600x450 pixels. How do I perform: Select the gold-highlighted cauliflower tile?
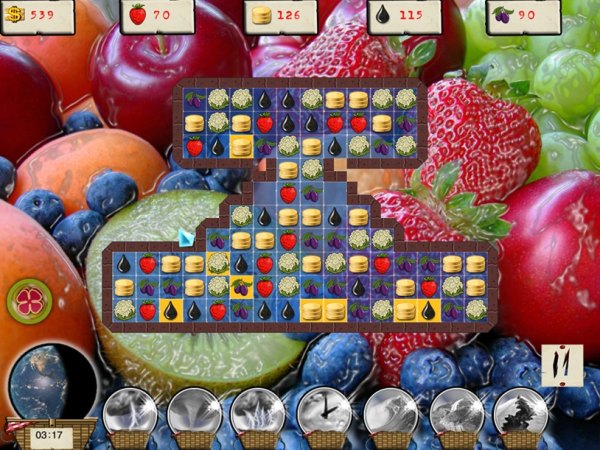click(x=217, y=263)
